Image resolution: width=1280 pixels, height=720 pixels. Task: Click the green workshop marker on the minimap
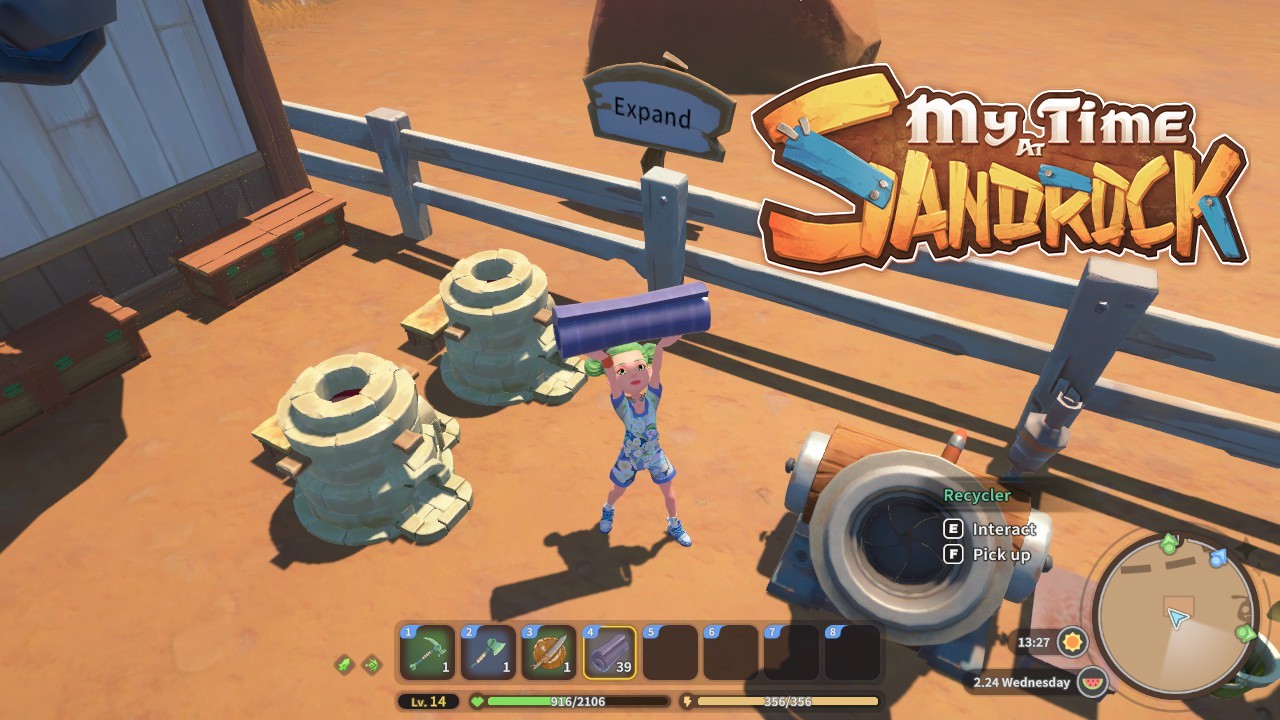coord(1167,543)
